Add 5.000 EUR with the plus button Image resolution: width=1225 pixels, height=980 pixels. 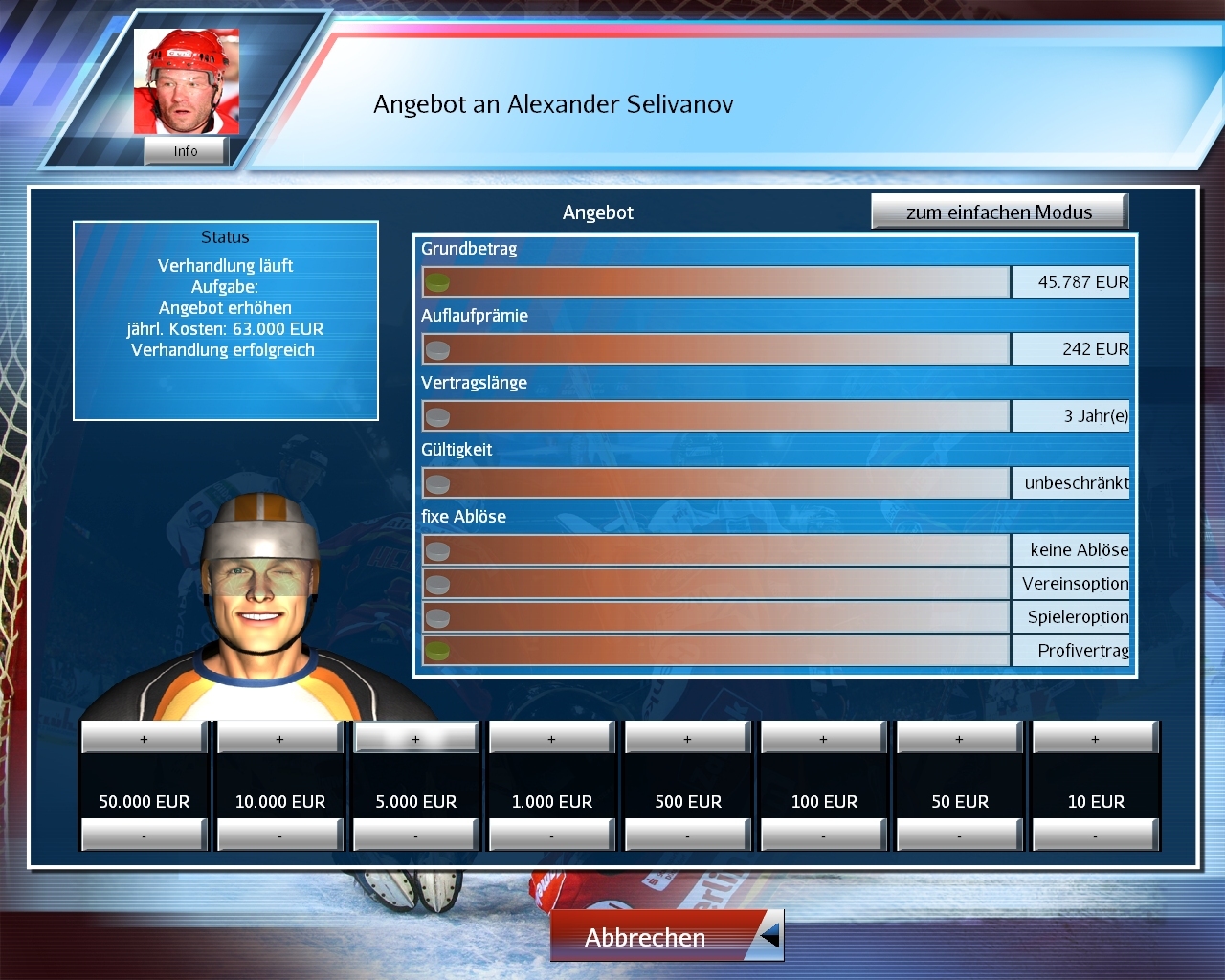pos(416,739)
